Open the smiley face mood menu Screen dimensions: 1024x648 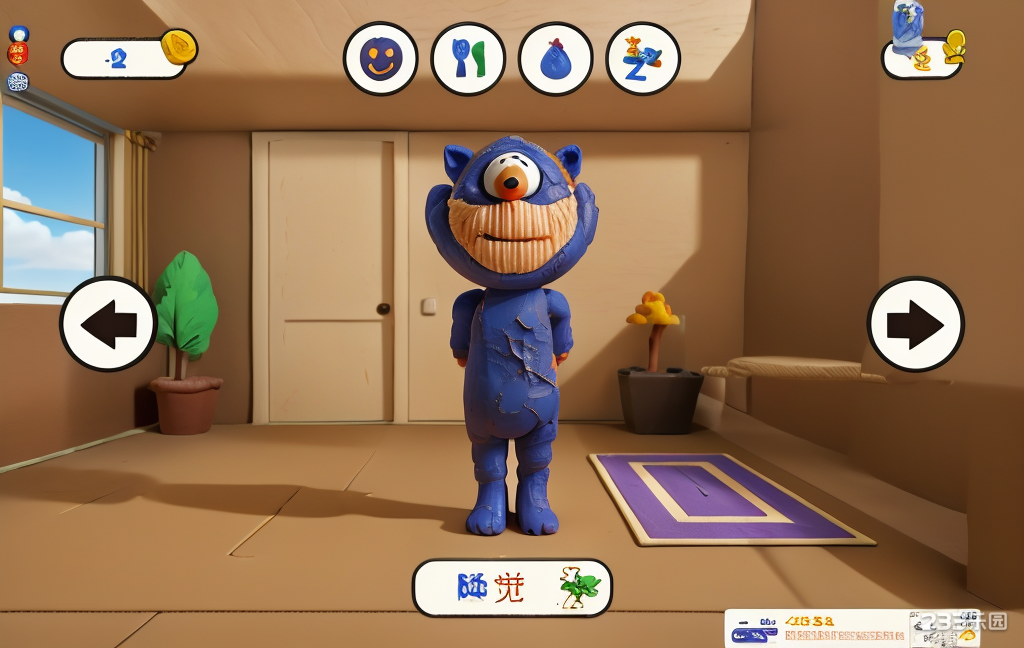380,59
